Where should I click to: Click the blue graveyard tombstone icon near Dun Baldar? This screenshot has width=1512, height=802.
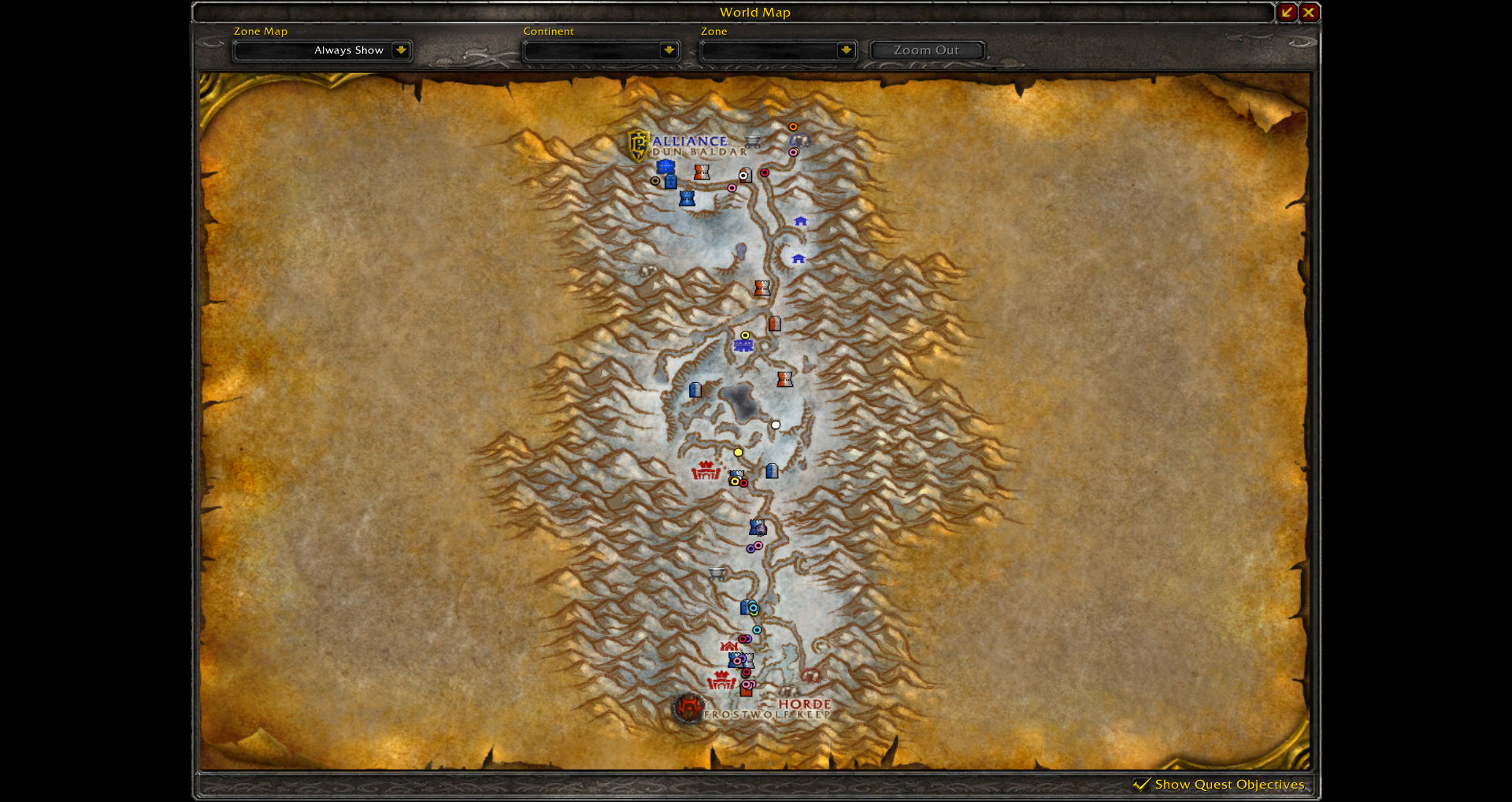671,182
